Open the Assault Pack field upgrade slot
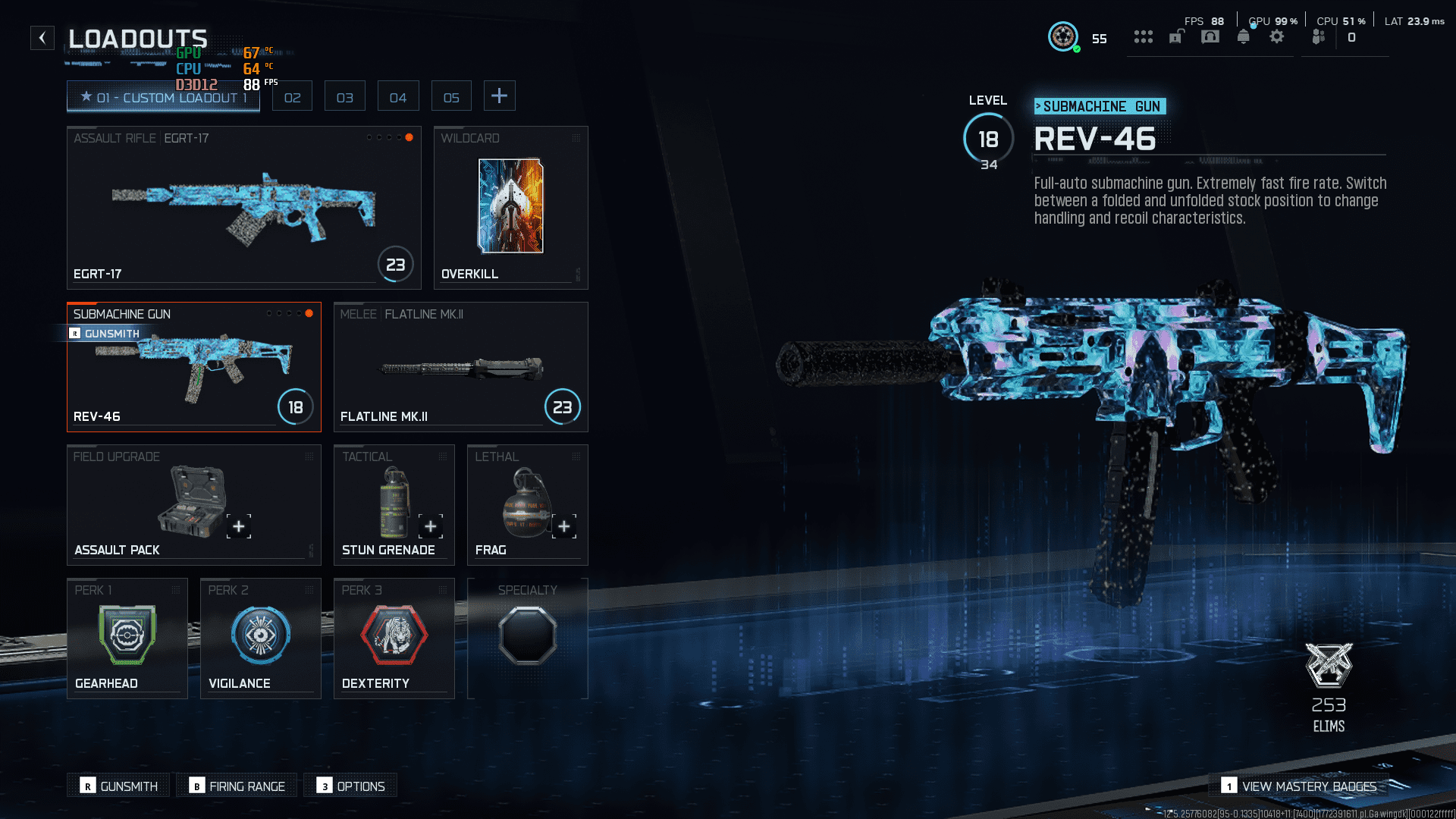 [x=193, y=505]
